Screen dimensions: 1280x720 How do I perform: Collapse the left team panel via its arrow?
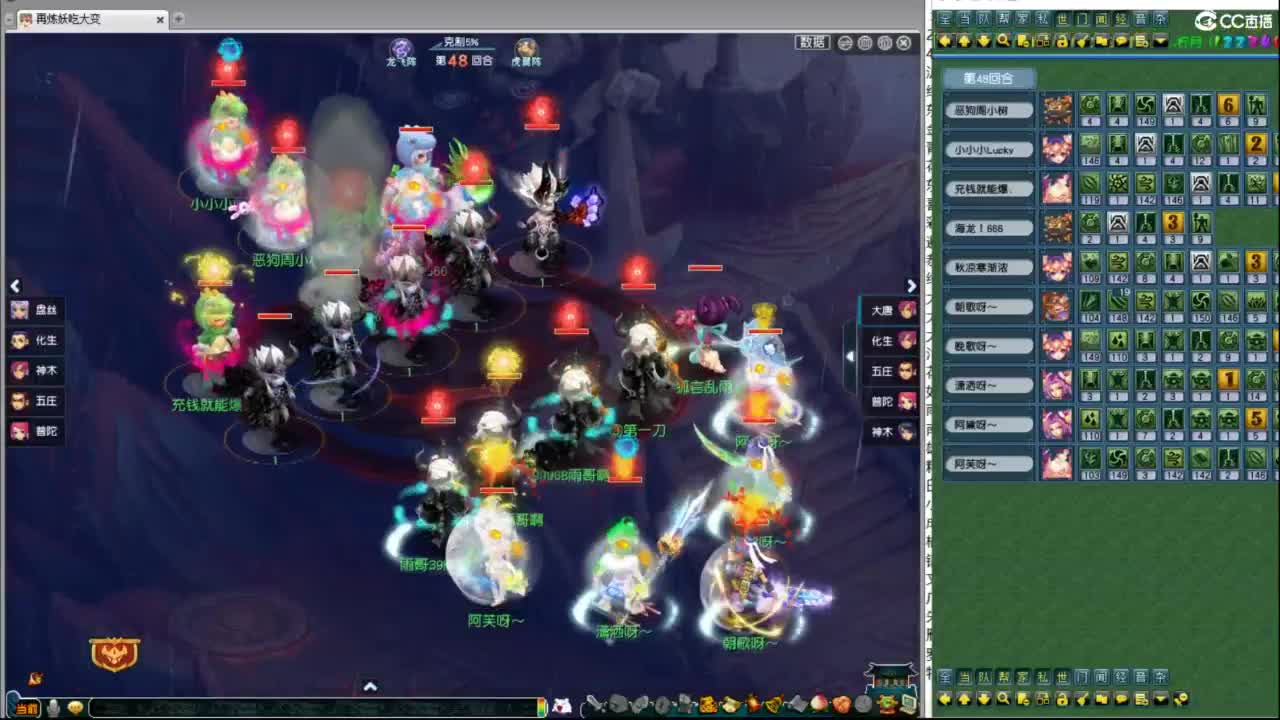pyautogui.click(x=15, y=286)
